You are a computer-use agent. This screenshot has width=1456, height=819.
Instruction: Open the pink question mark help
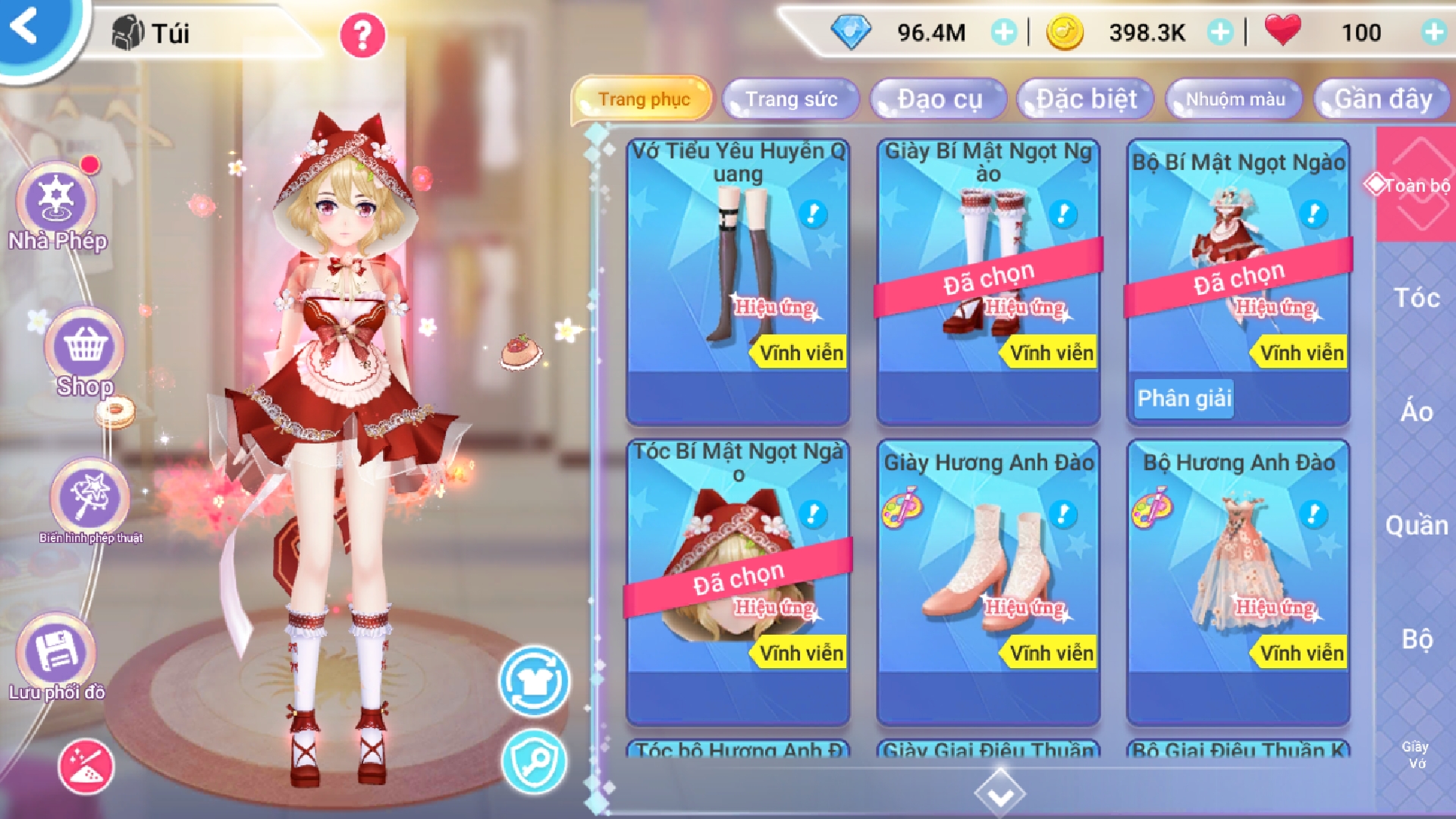[362, 35]
